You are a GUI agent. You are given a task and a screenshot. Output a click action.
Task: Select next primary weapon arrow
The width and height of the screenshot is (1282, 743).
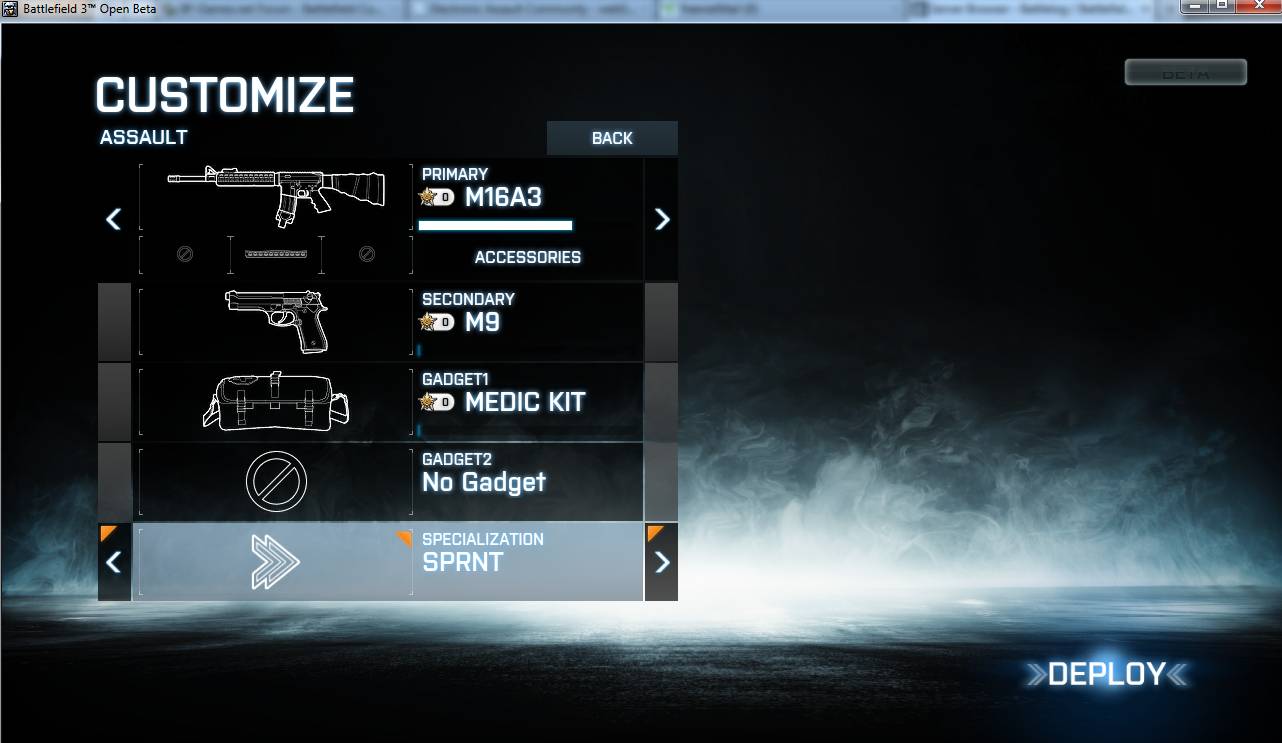pyautogui.click(x=661, y=219)
